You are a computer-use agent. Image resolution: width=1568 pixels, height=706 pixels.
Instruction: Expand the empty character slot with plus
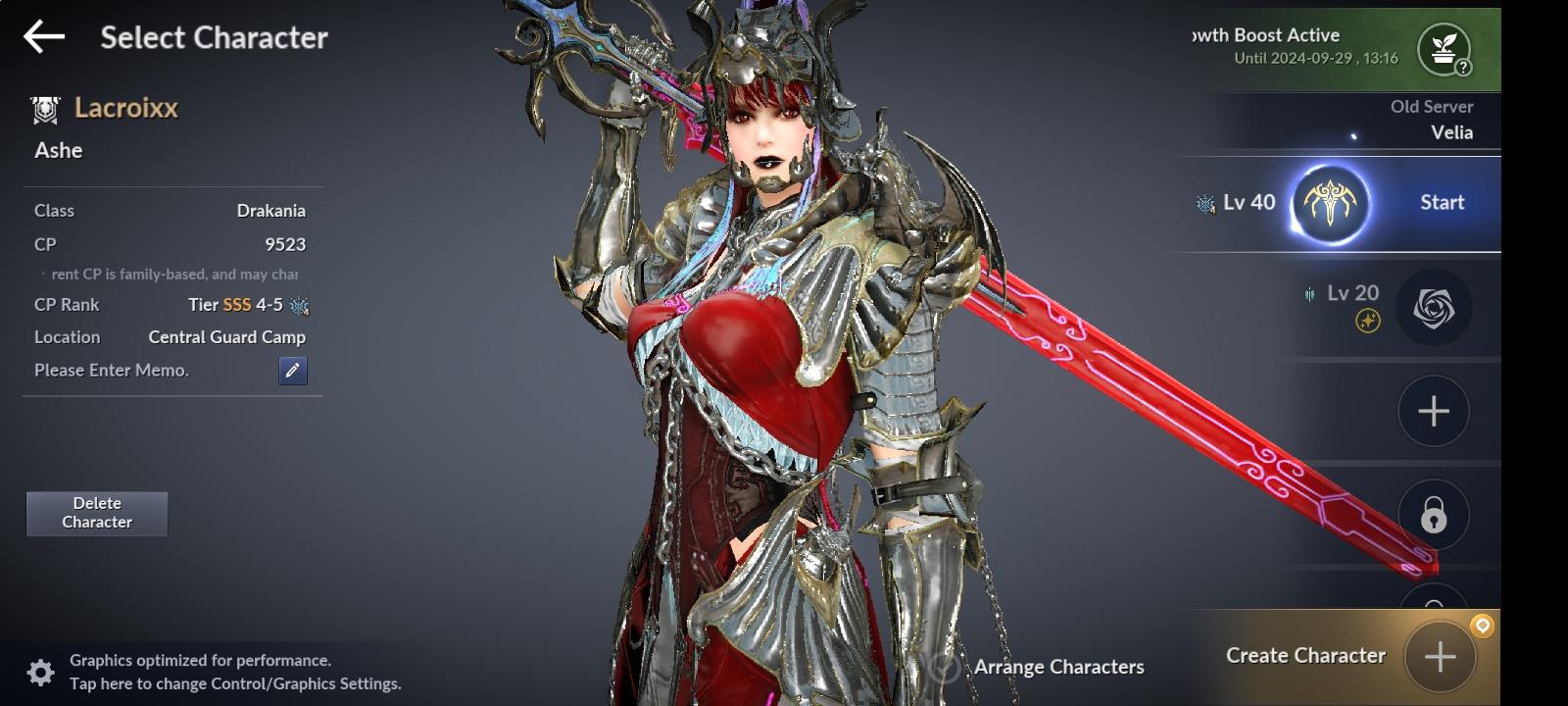click(1433, 411)
